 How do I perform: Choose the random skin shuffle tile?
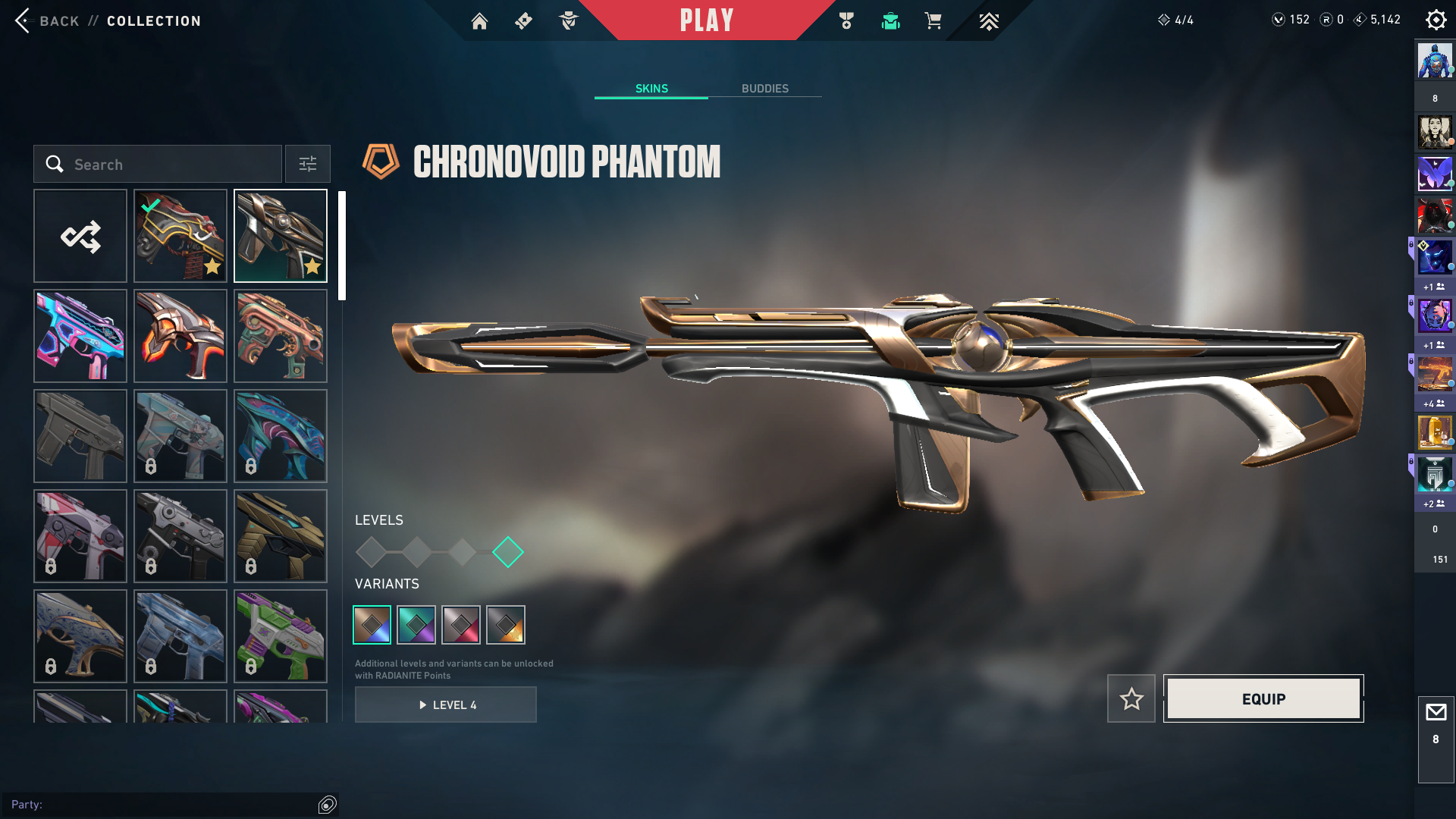pyautogui.click(x=80, y=236)
